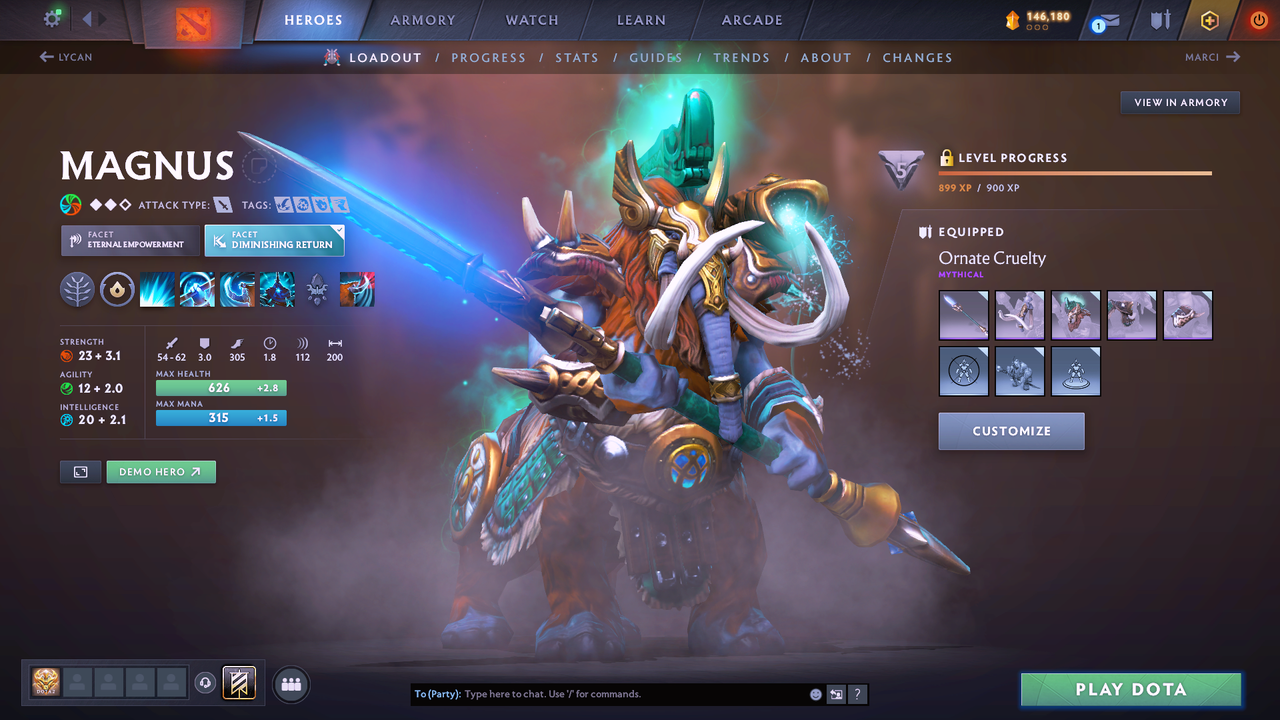Select the Ornate Cruelty weapon thumbnail
Image resolution: width=1280 pixels, height=720 pixels.
pyautogui.click(x=963, y=315)
